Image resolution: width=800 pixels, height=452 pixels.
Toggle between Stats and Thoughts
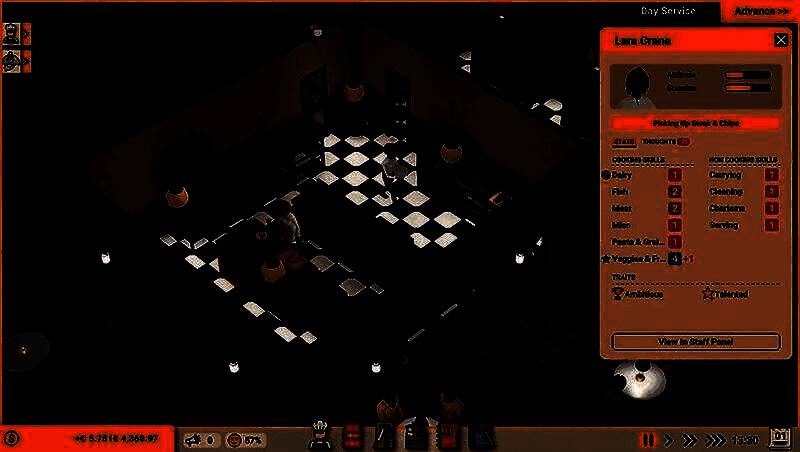pos(684,142)
